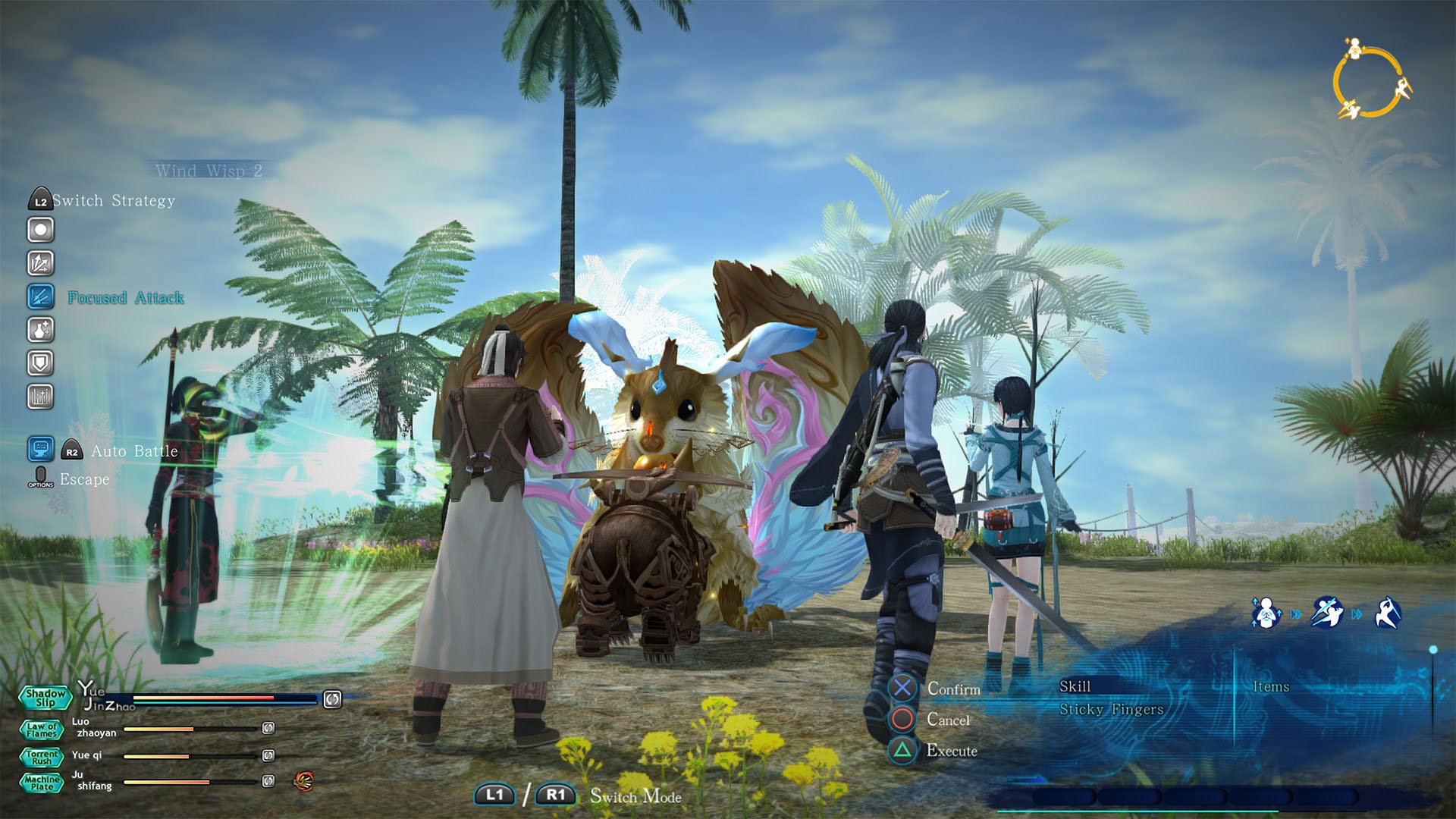Click Confirm with the X button

tap(904, 689)
